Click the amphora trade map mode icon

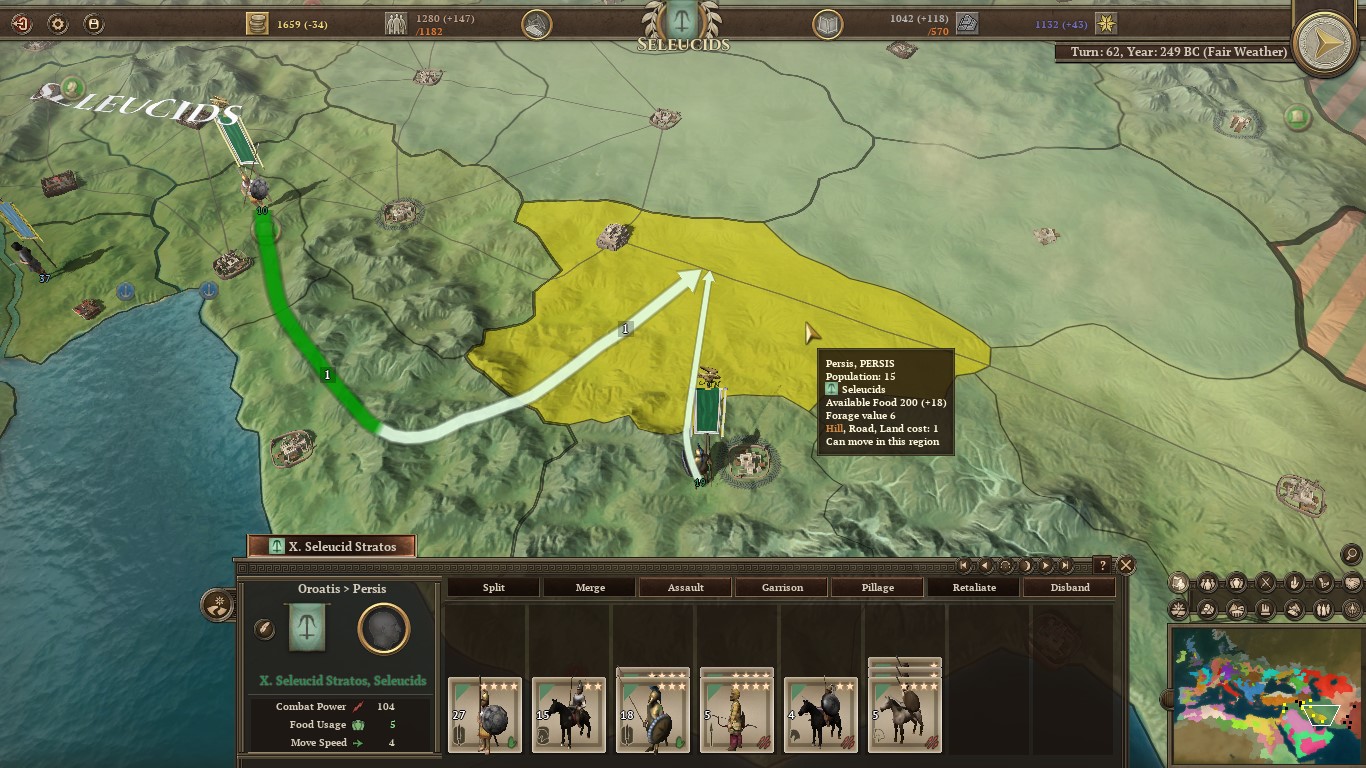[x=1237, y=583]
